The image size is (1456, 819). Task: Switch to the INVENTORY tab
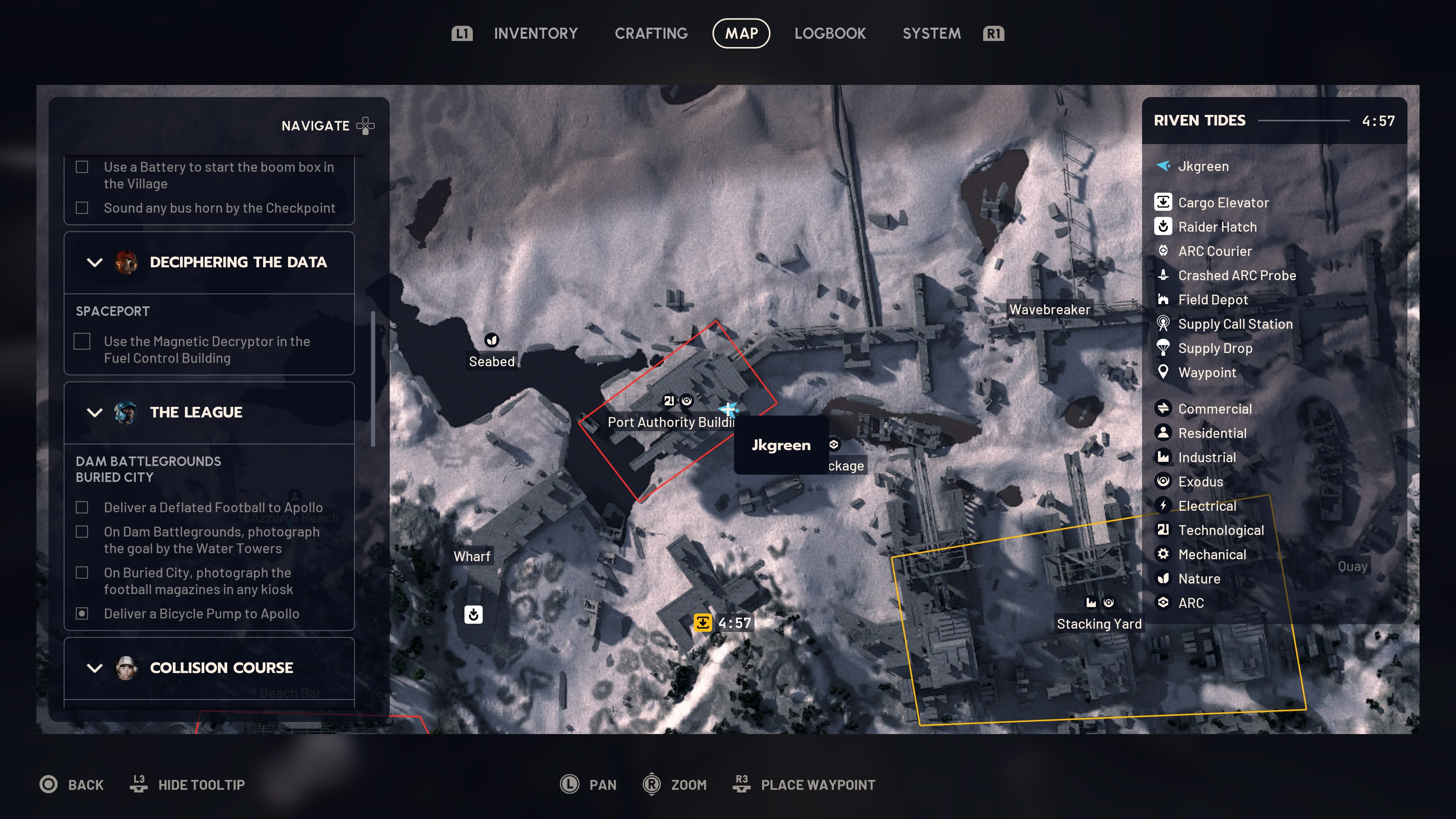535,33
